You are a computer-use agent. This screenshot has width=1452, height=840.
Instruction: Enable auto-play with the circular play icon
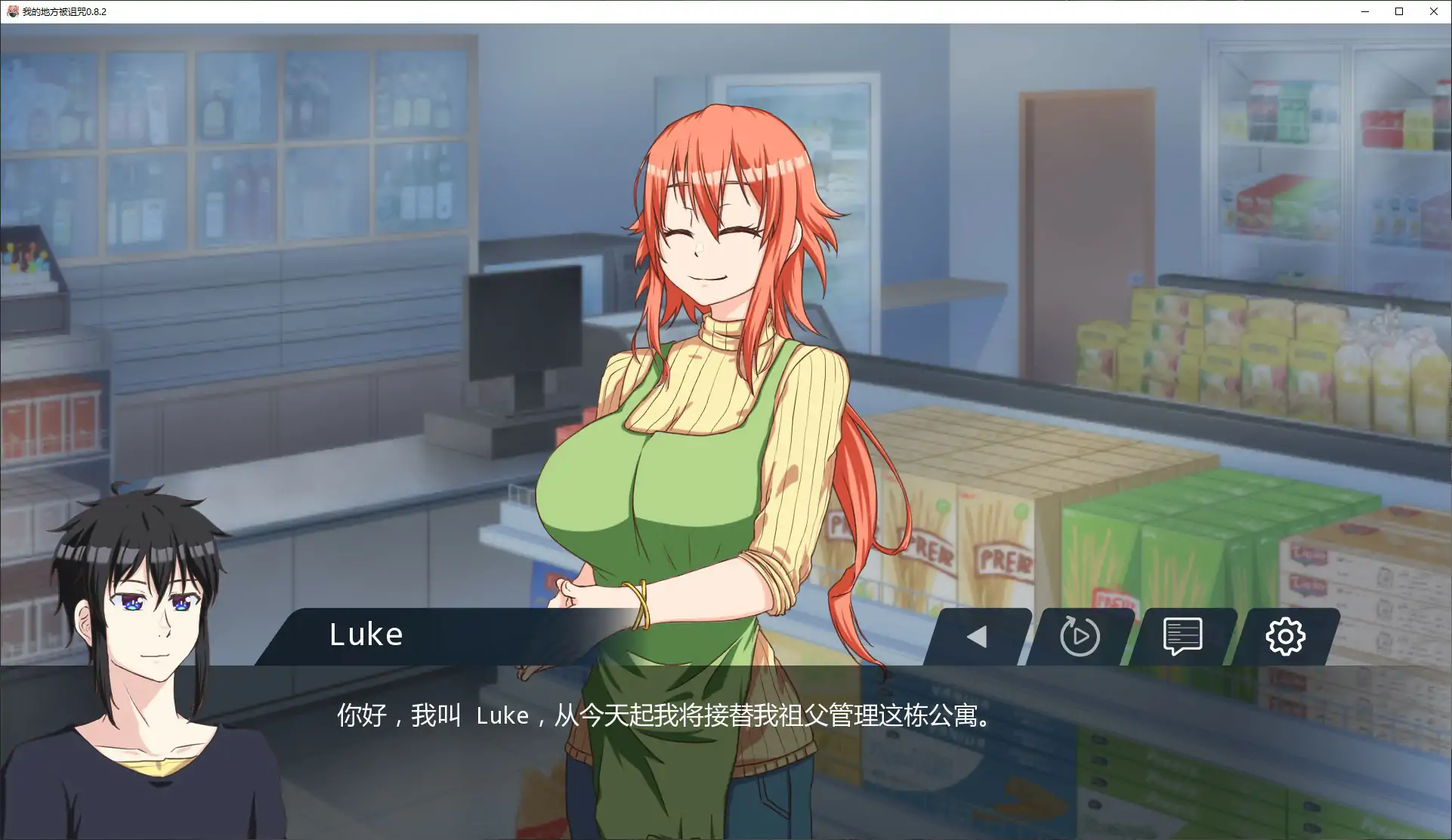(x=1079, y=637)
